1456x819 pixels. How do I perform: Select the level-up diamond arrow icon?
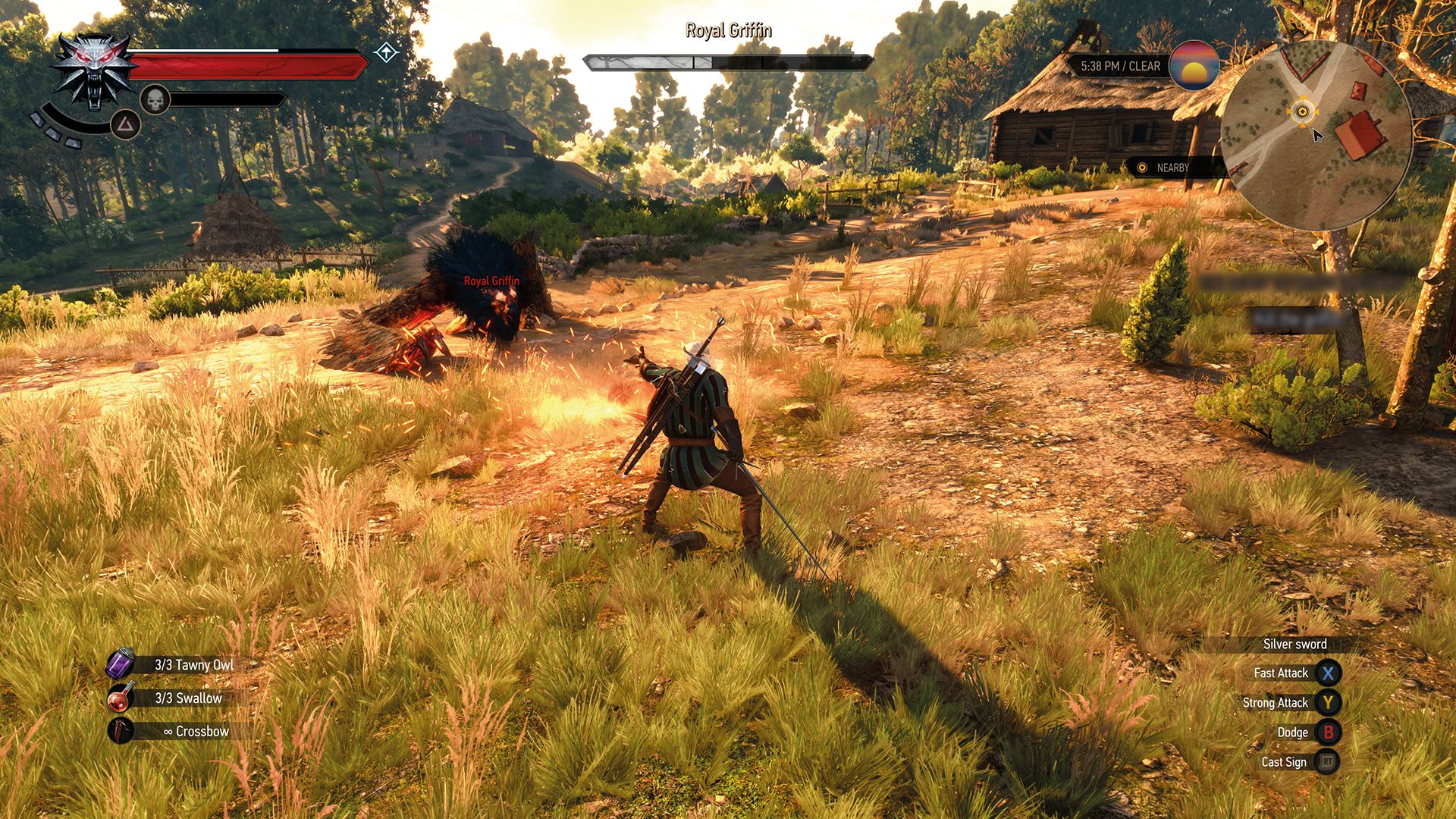tap(385, 53)
